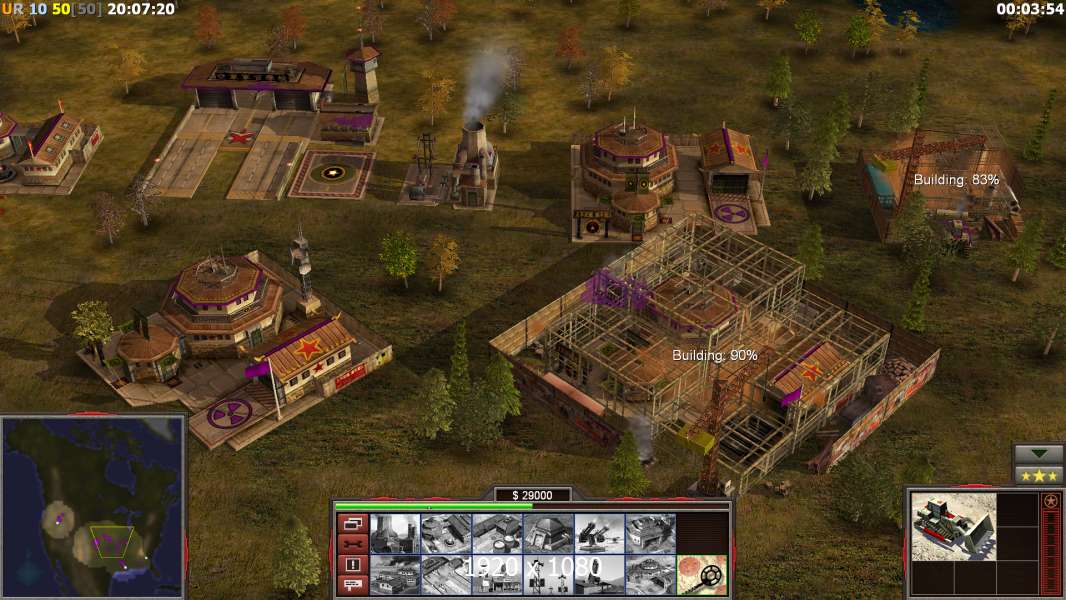Viewport: 1066px width, 600px height.
Task: Click the minimap of North America
Action: click(93, 506)
